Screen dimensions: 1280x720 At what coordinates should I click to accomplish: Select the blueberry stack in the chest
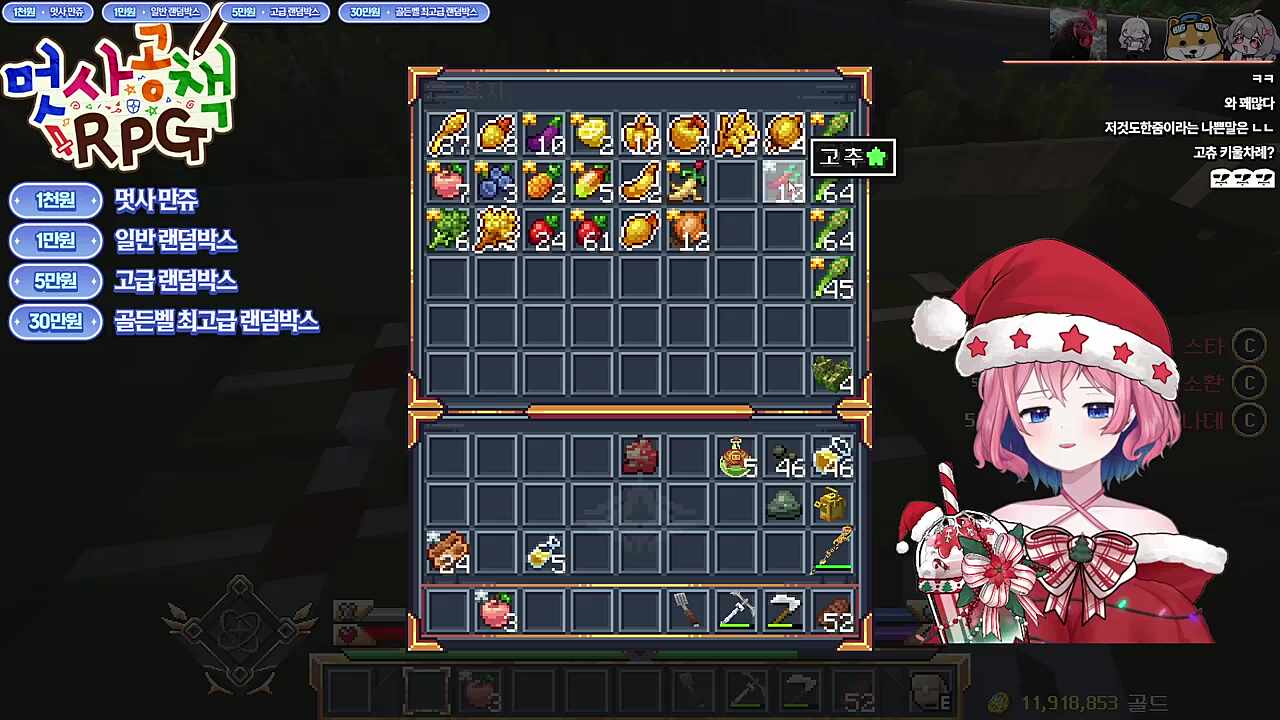(496, 181)
